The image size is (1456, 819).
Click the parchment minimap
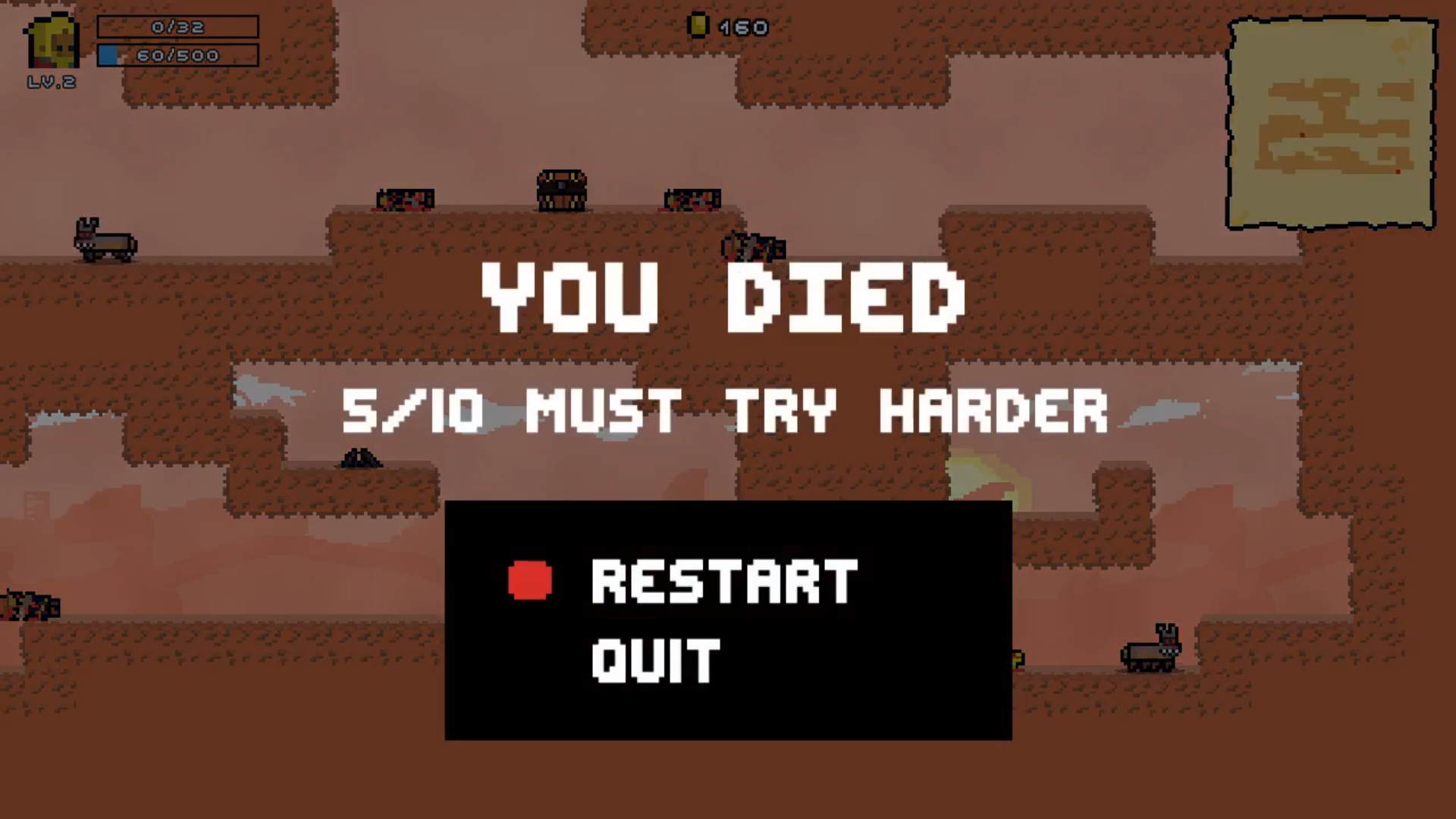(x=1332, y=124)
